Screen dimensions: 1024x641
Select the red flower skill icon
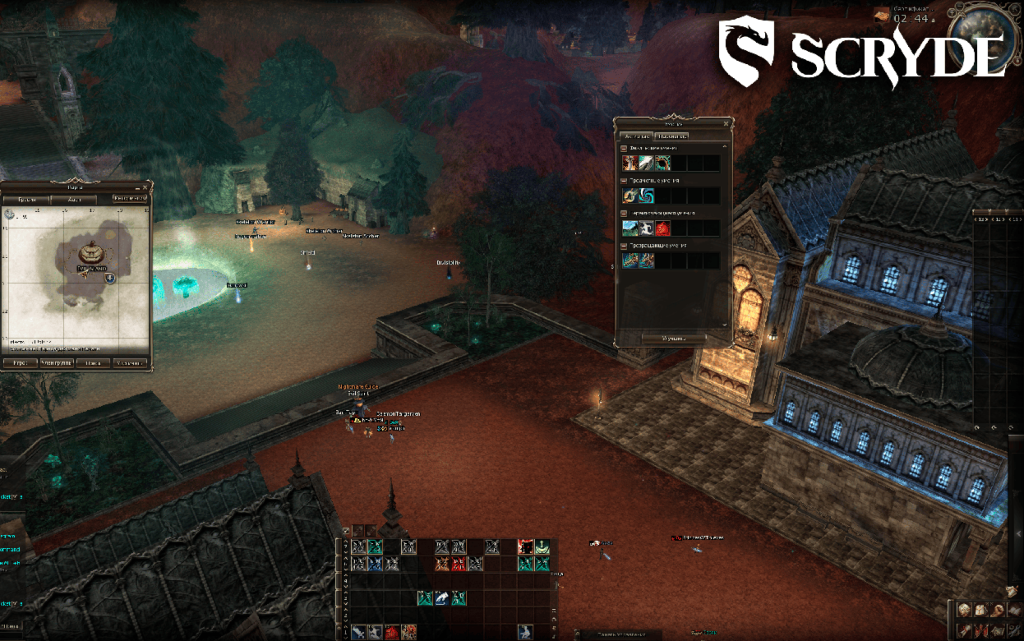tap(662, 228)
